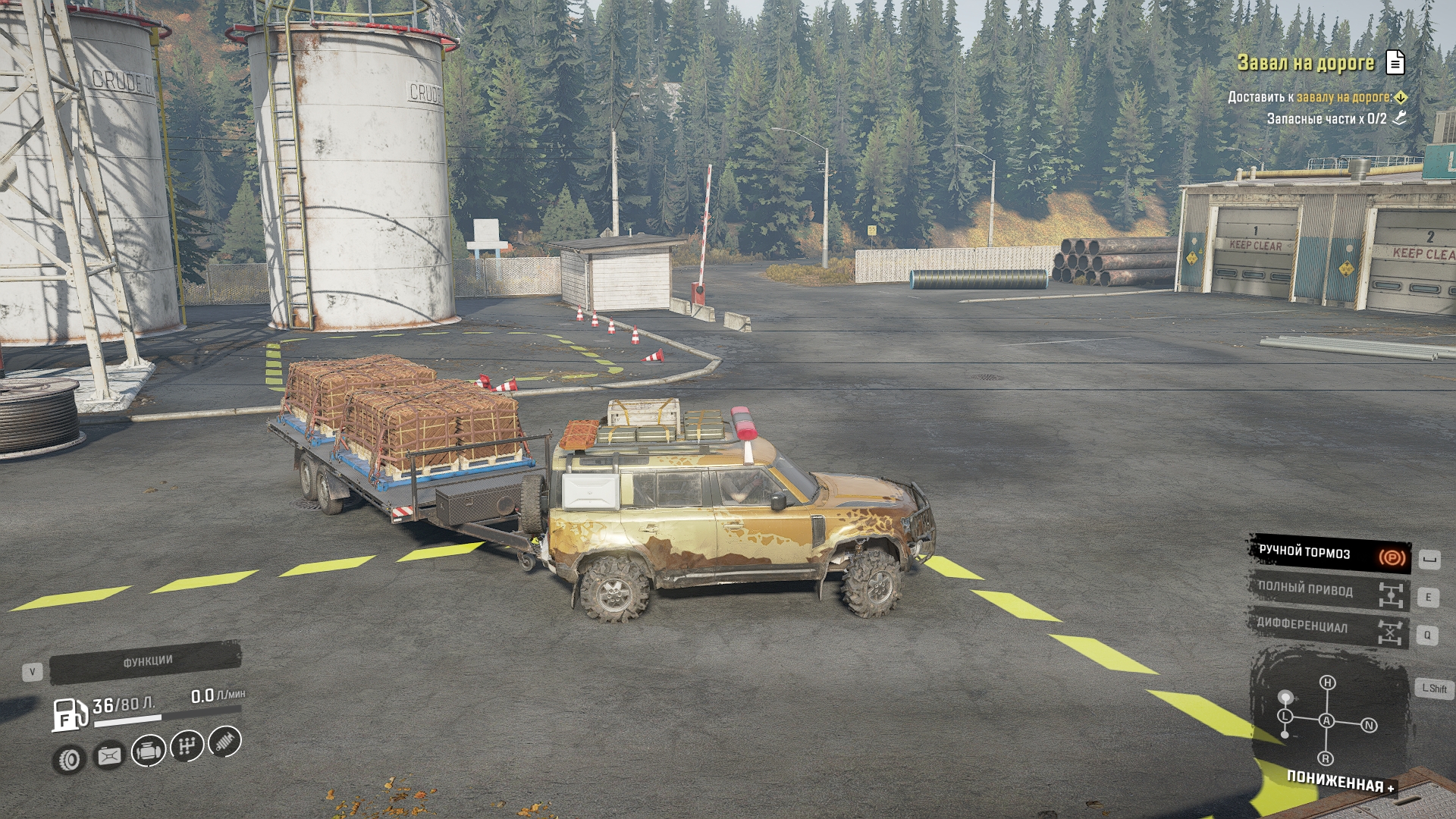1456x819 pixels.
Task: Click the suspension spring status icon
Action: [x=224, y=741]
